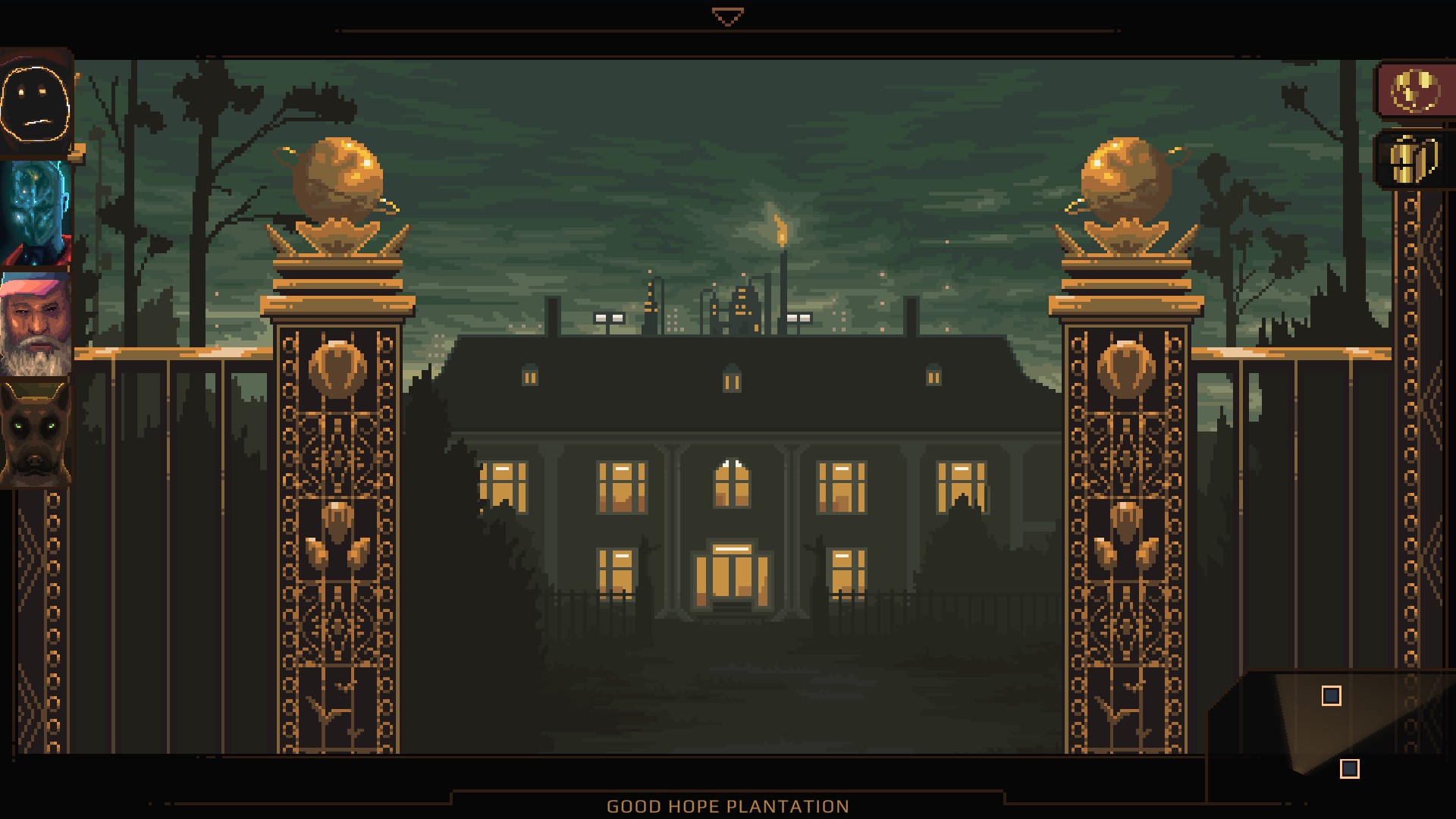Open the golden globe world map button
The height and width of the screenshot is (819, 1456).
[x=1415, y=91]
